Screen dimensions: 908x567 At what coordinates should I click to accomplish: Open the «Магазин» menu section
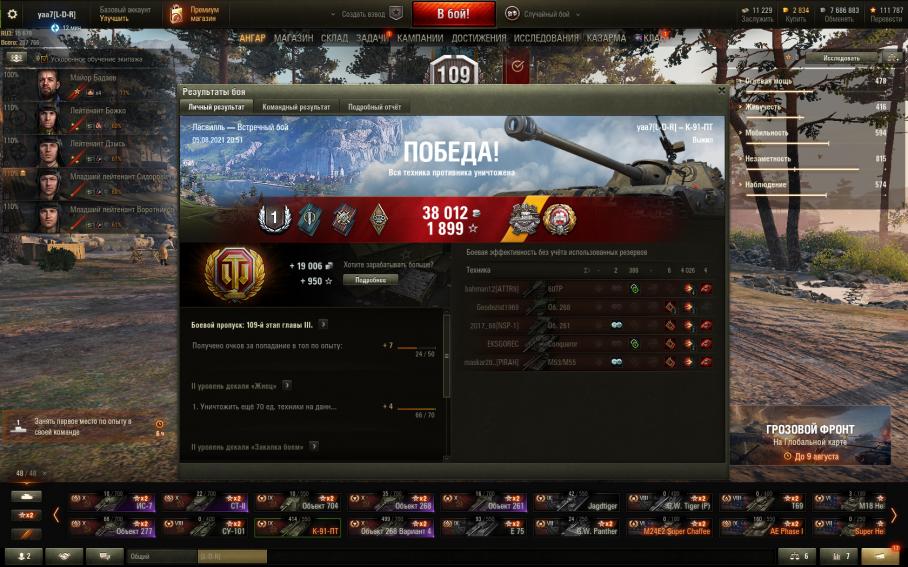click(293, 38)
